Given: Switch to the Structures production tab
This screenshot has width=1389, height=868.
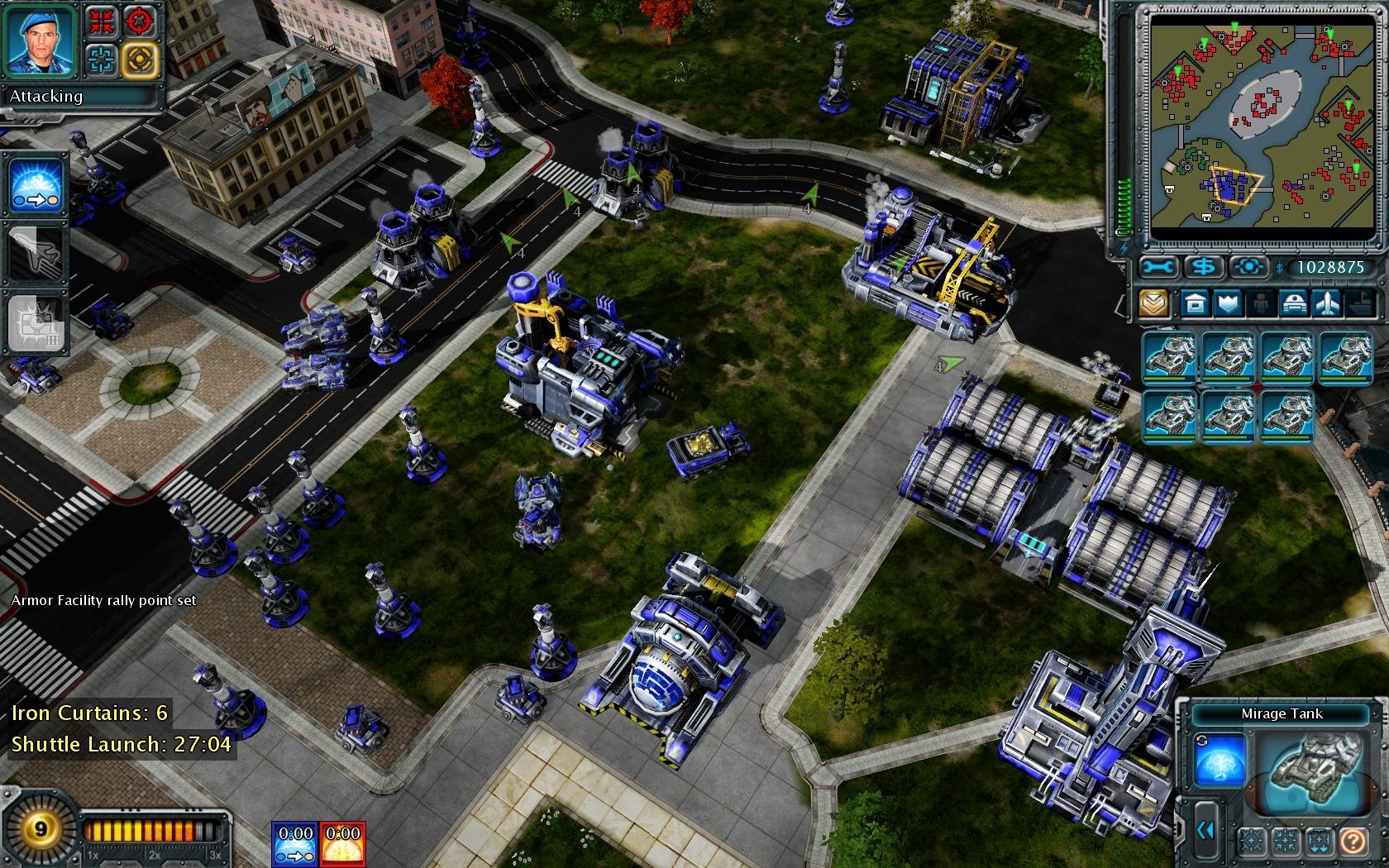Looking at the screenshot, I should [1196, 304].
